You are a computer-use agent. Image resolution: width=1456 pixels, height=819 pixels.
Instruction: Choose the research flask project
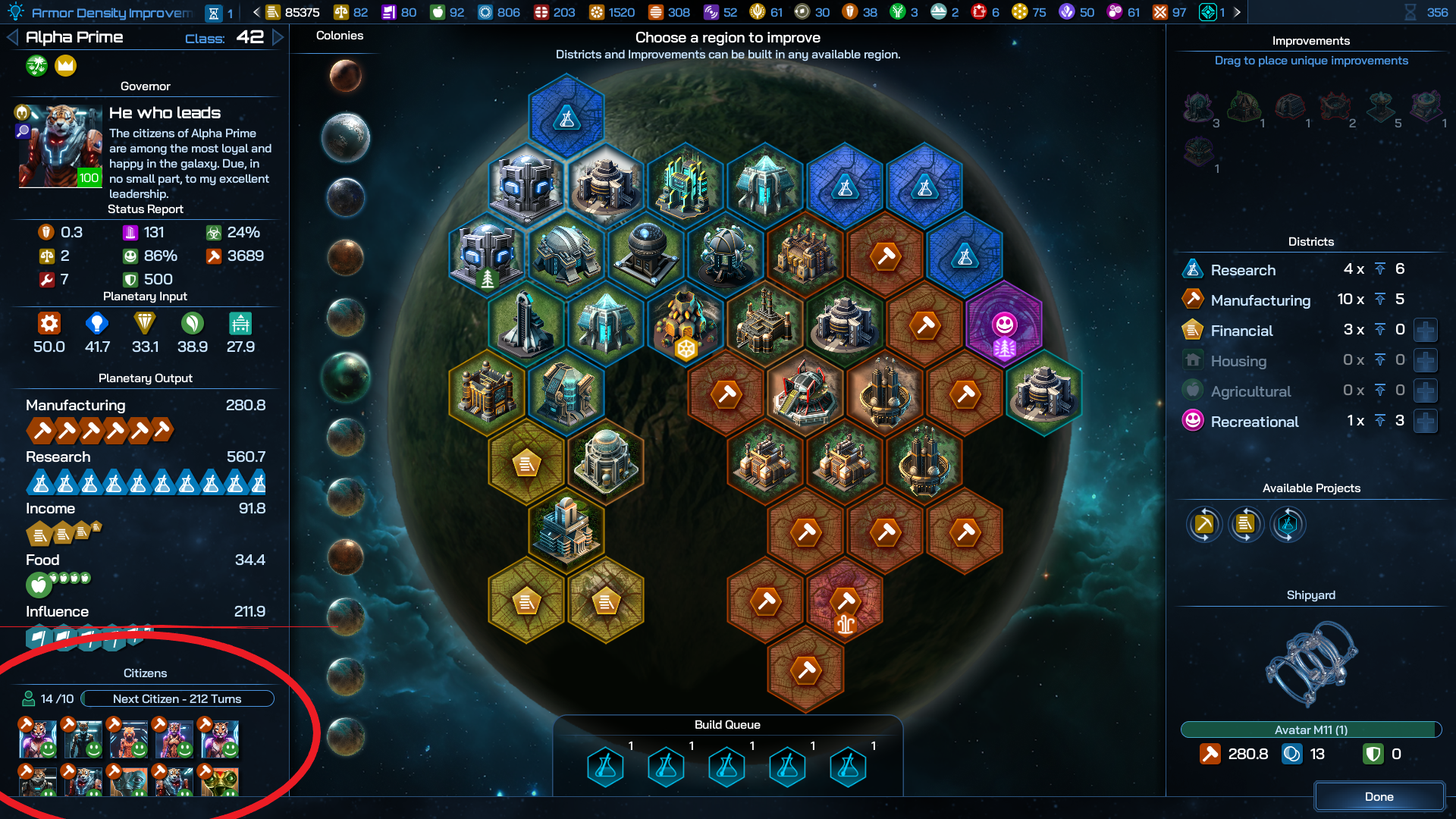tap(1287, 524)
